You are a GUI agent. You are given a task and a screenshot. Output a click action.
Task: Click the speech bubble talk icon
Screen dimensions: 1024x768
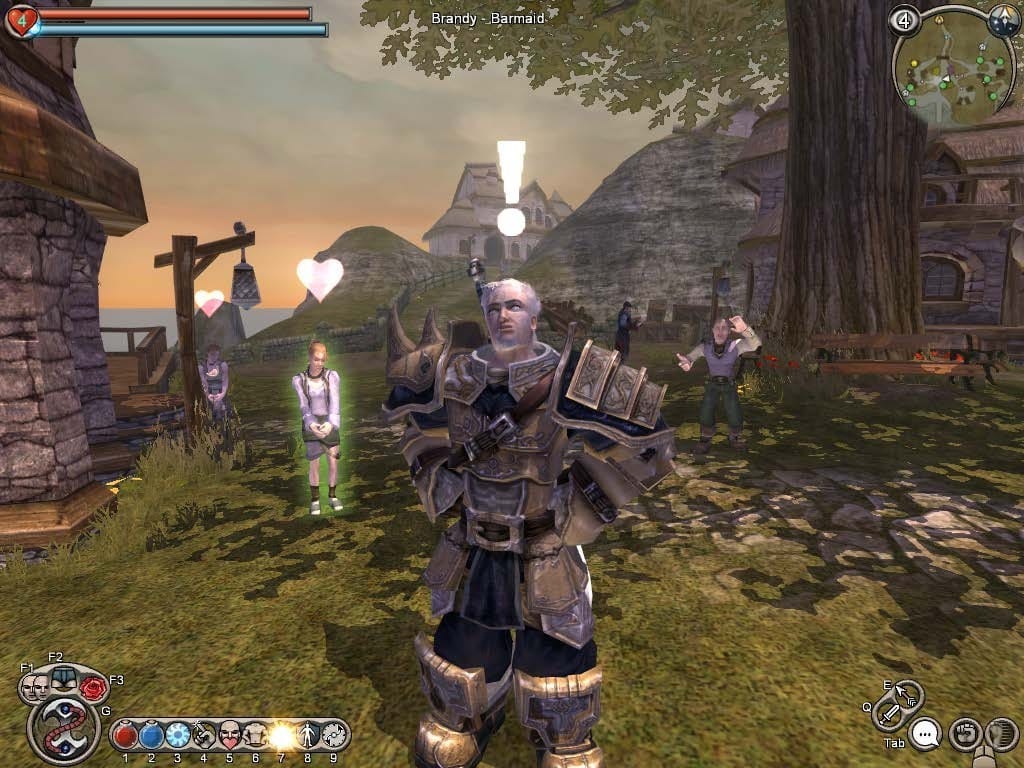tap(926, 735)
